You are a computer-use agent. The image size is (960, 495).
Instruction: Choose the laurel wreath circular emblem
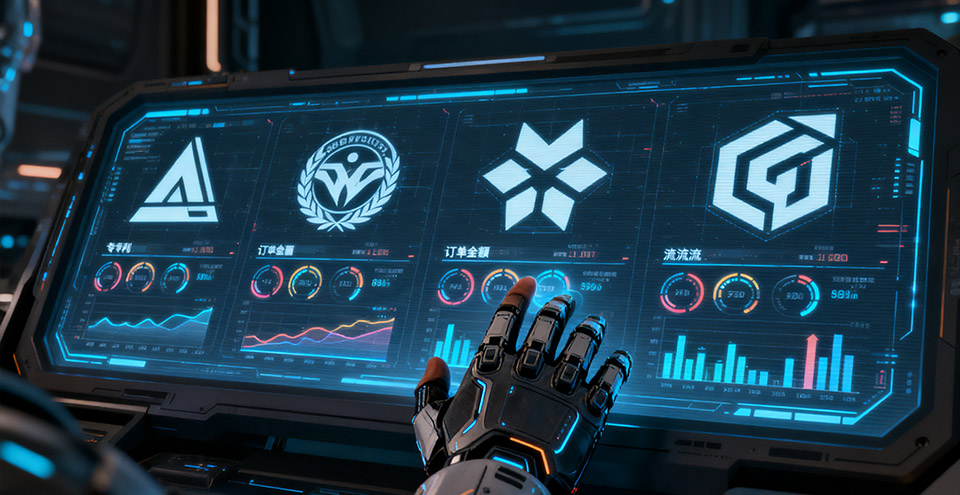350,181
